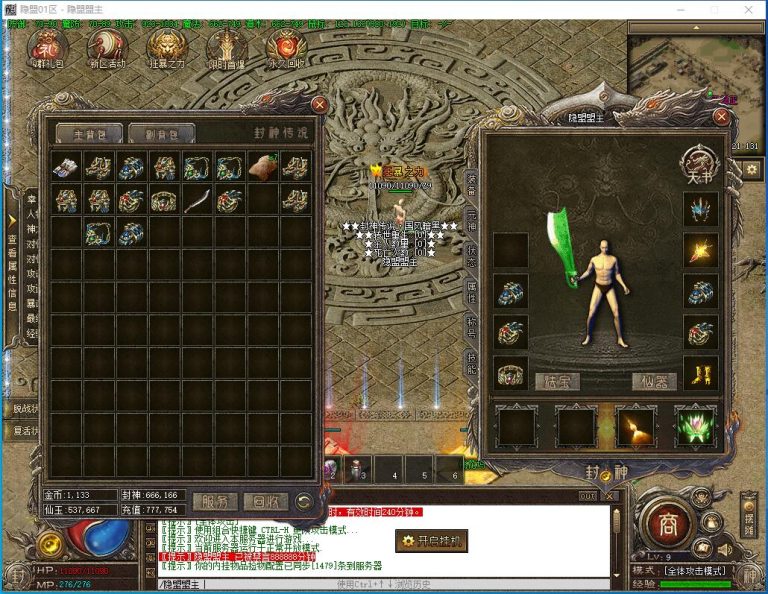Select the green lotus equipment slot
Image resolution: width=768 pixels, height=594 pixels.
click(x=695, y=426)
